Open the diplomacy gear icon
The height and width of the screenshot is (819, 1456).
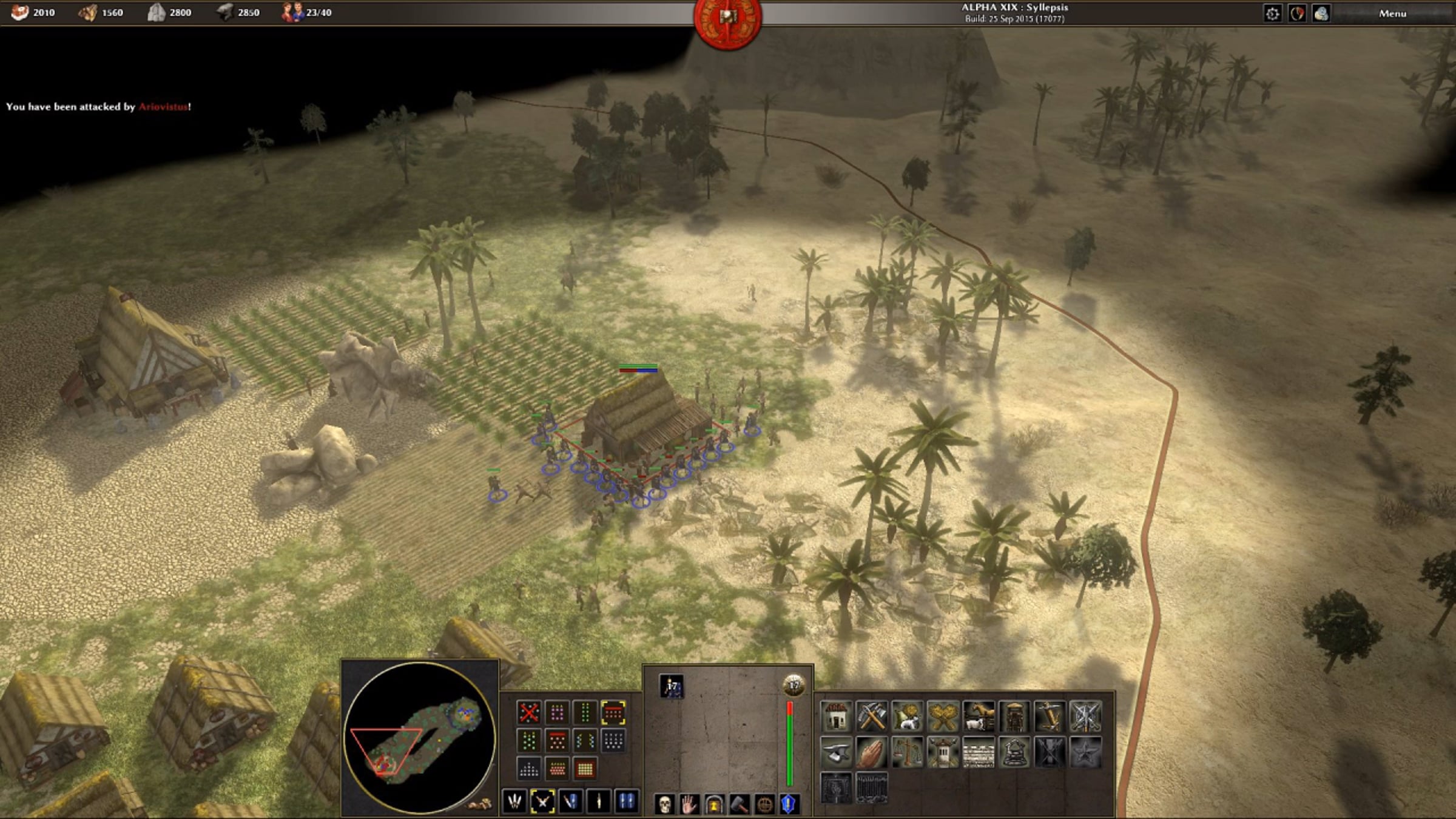(1272, 13)
